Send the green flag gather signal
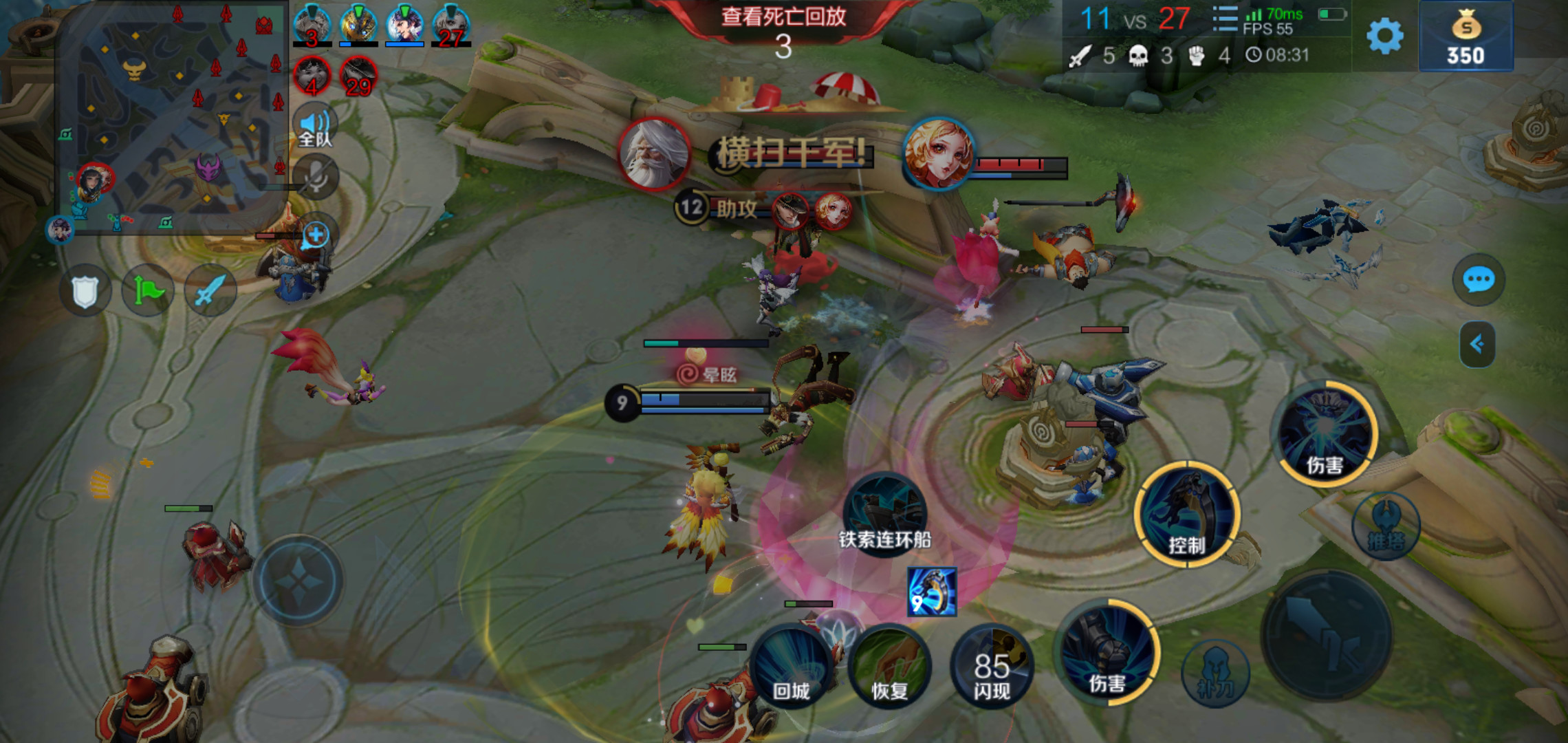1568x743 pixels. click(x=148, y=292)
